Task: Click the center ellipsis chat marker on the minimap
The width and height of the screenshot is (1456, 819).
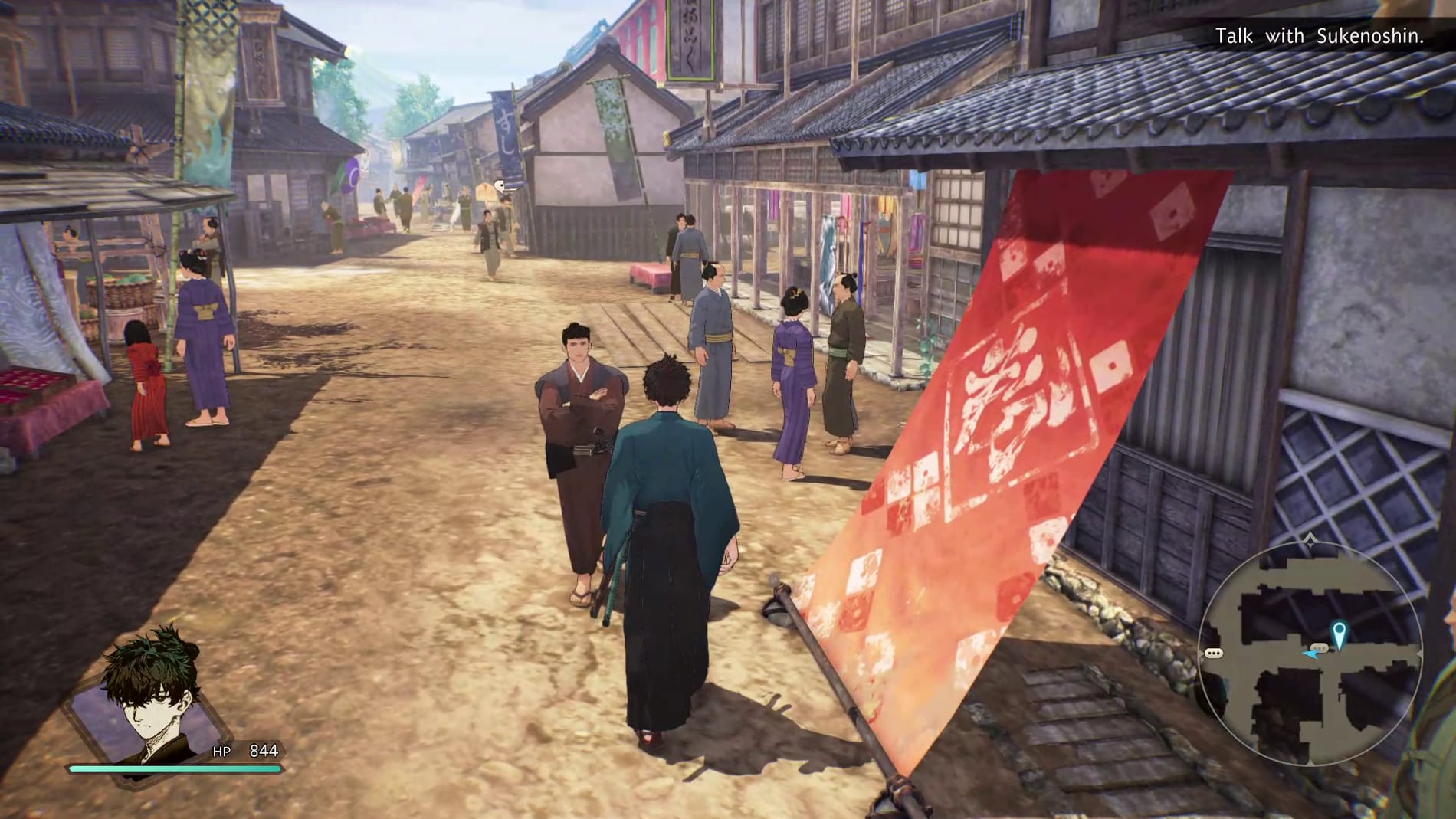Action: [x=1320, y=647]
